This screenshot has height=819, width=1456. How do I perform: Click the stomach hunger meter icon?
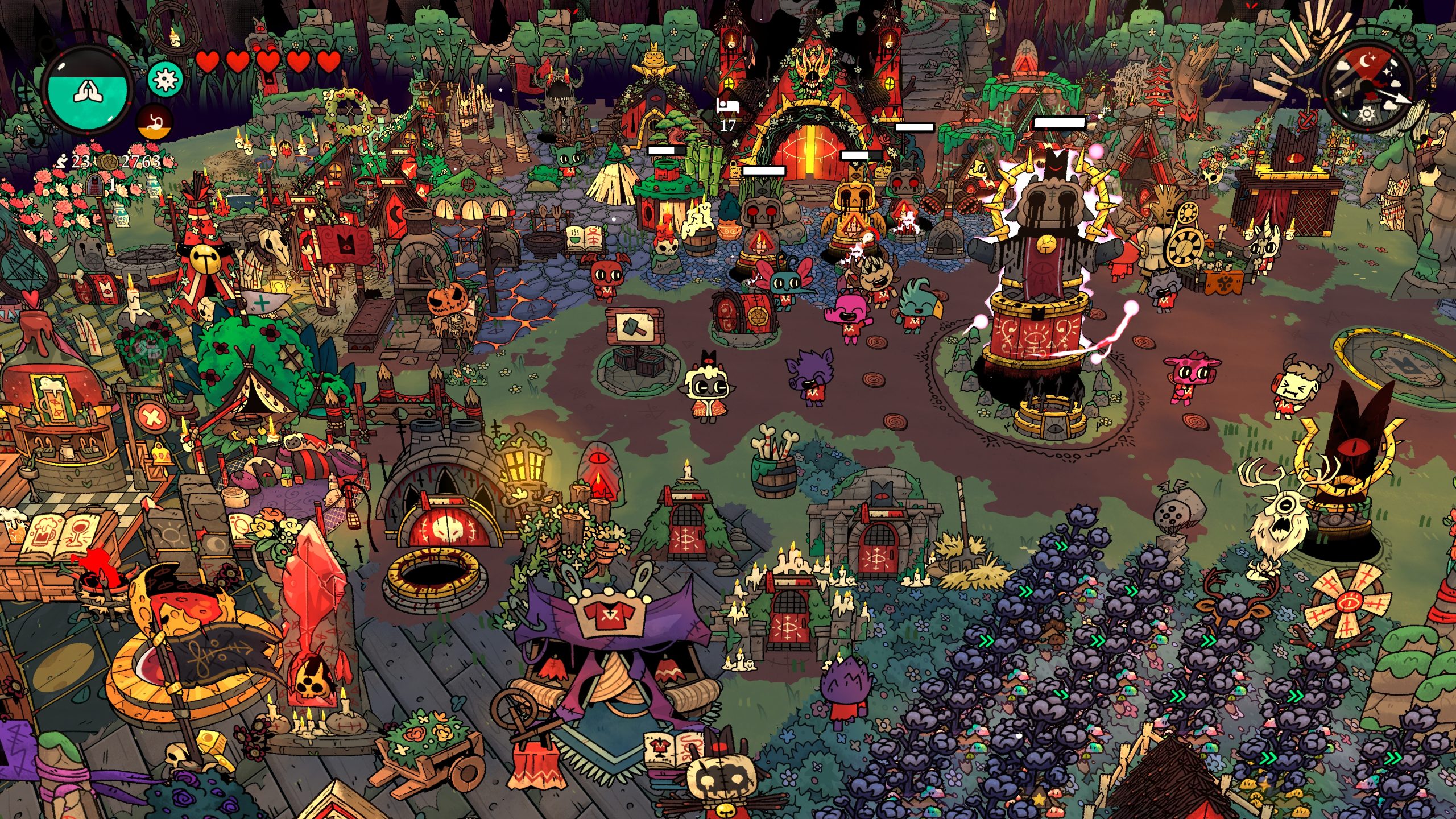155,121
